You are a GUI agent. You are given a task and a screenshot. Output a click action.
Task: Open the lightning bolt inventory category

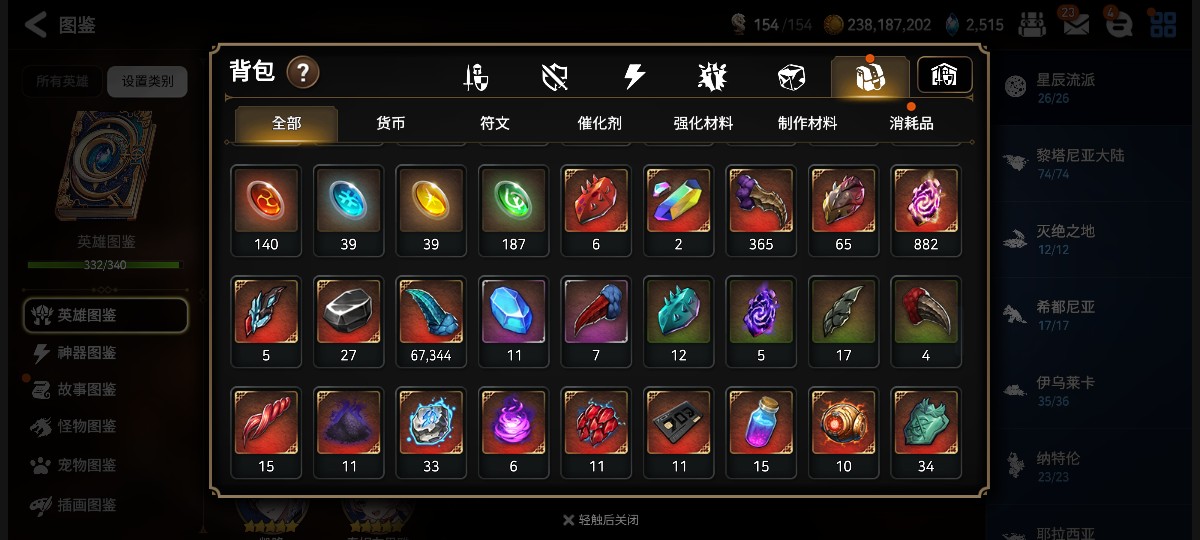[634, 77]
